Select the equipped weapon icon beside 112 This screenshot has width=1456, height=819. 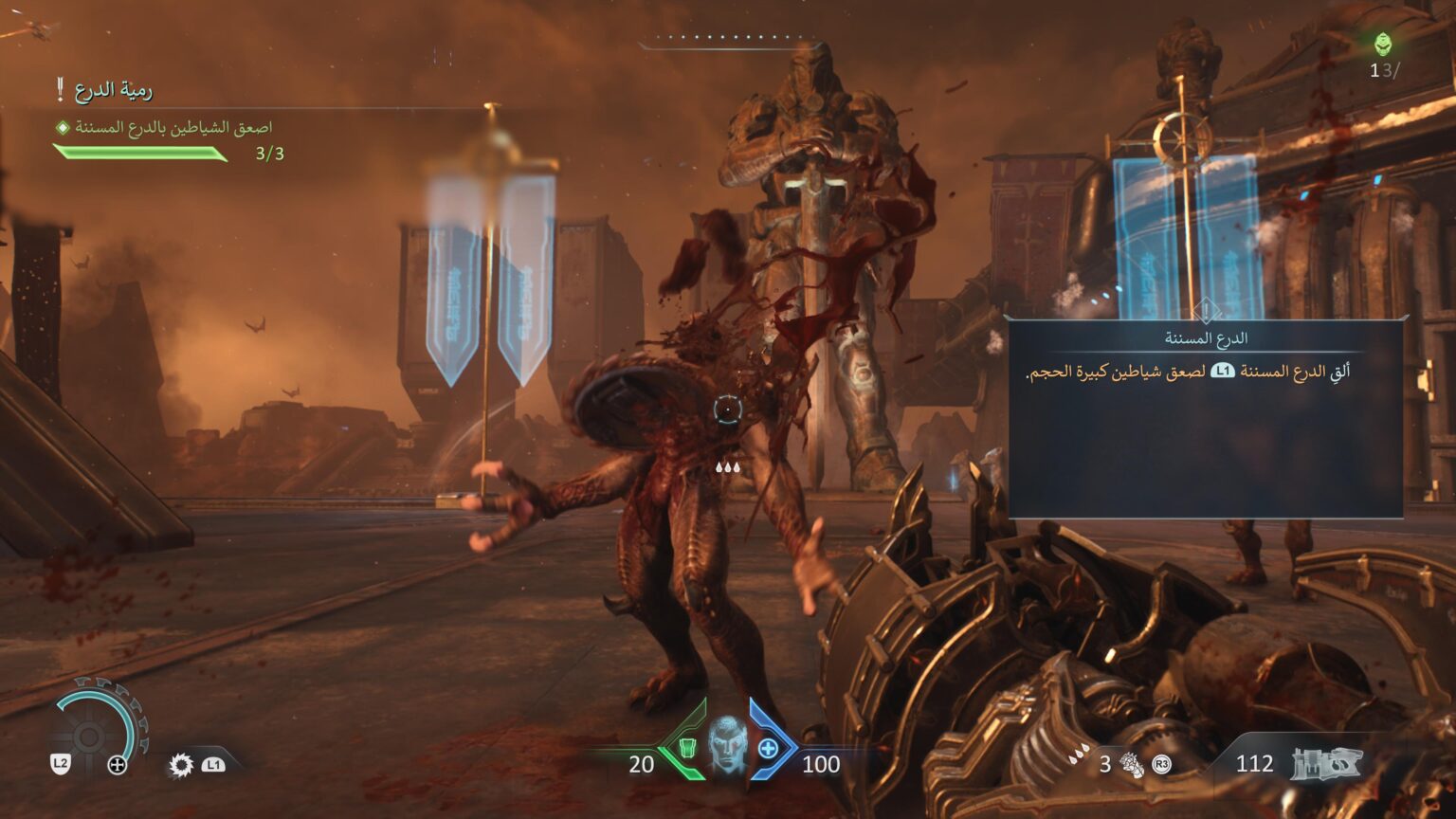[1327, 764]
